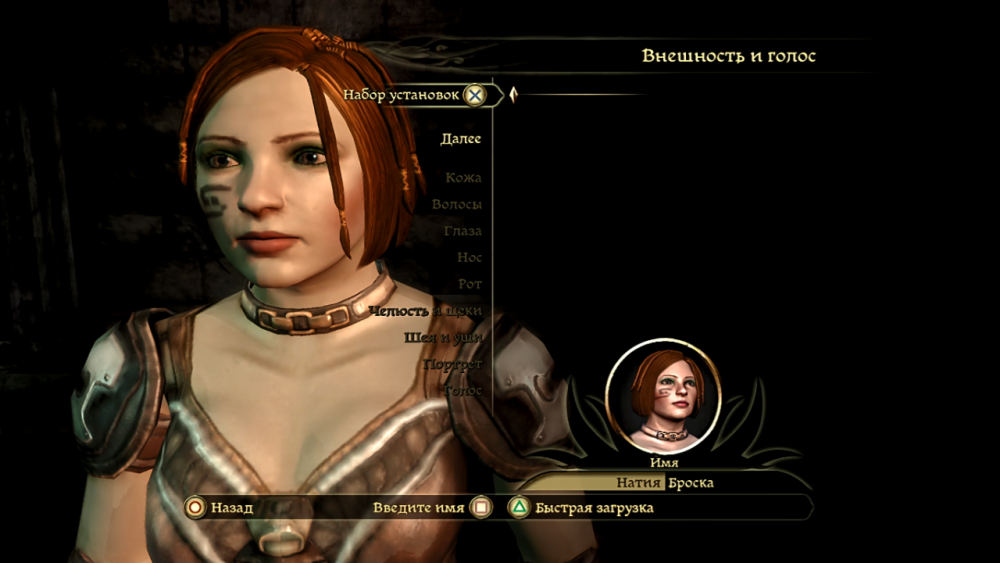Choose the Глаза menu entry
This screenshot has height=563, width=1000.
pos(463,231)
